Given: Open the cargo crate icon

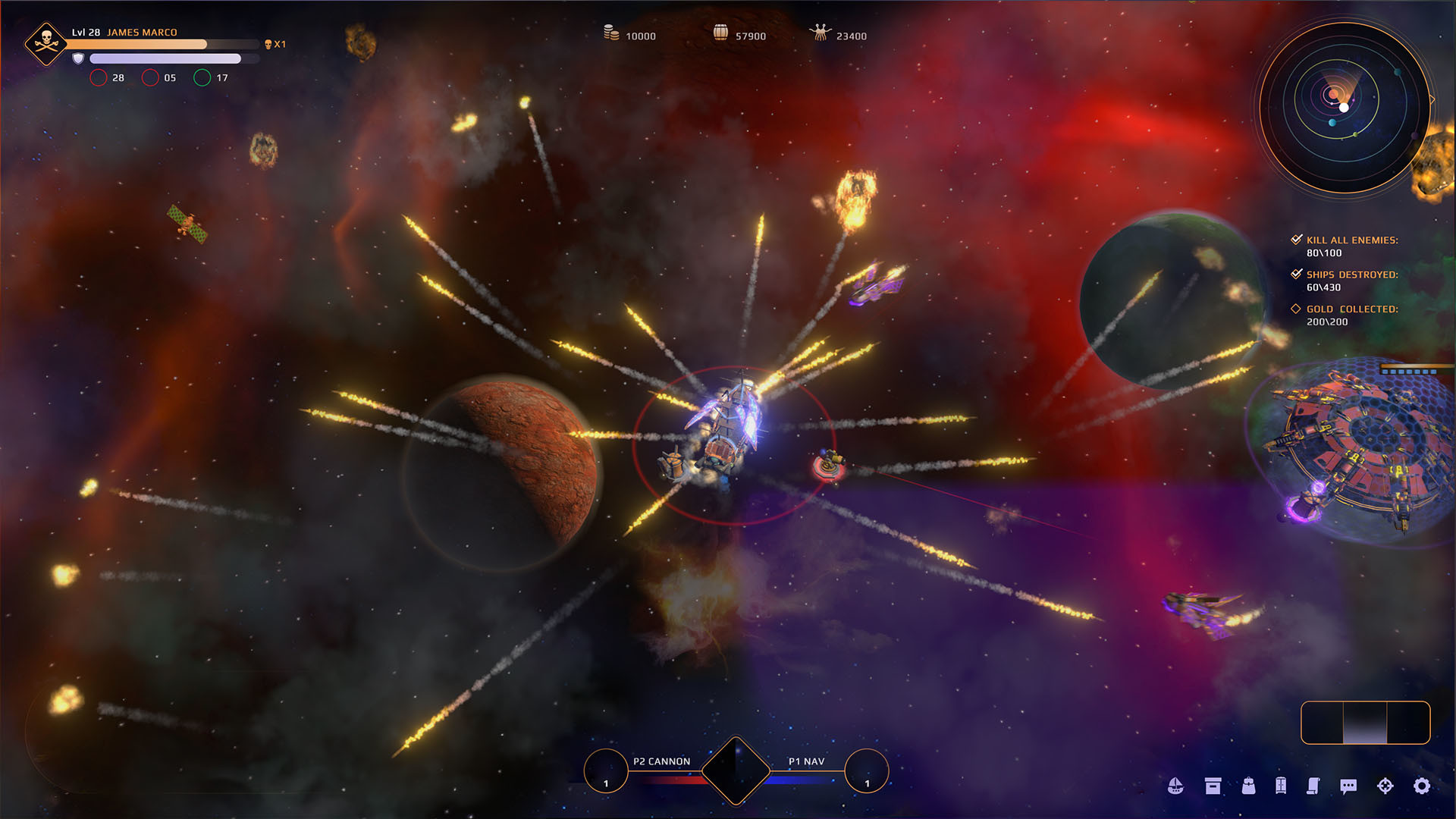Looking at the screenshot, I should click(x=1212, y=786).
